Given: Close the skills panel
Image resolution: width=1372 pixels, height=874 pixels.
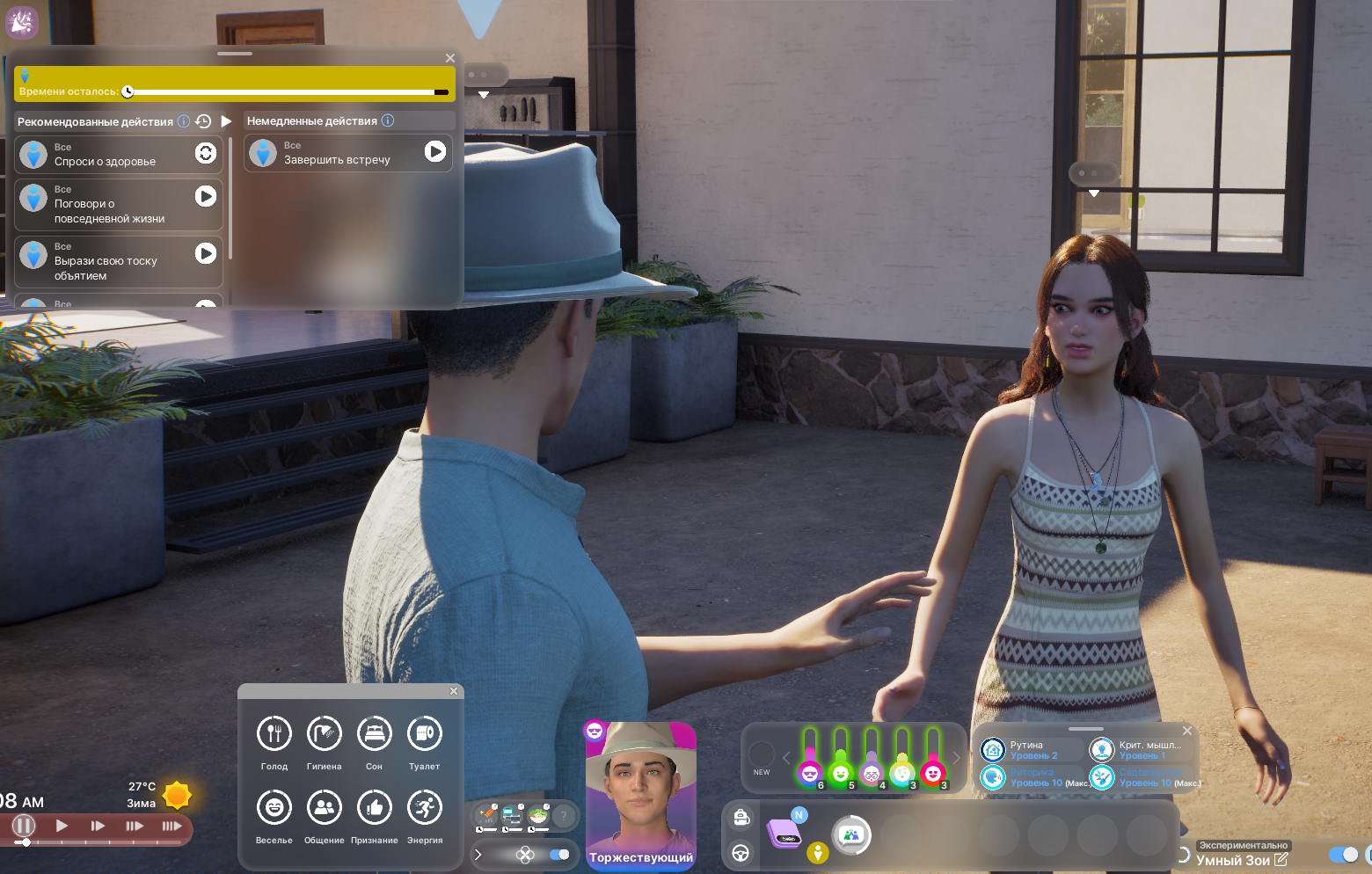Looking at the screenshot, I should [1187, 731].
